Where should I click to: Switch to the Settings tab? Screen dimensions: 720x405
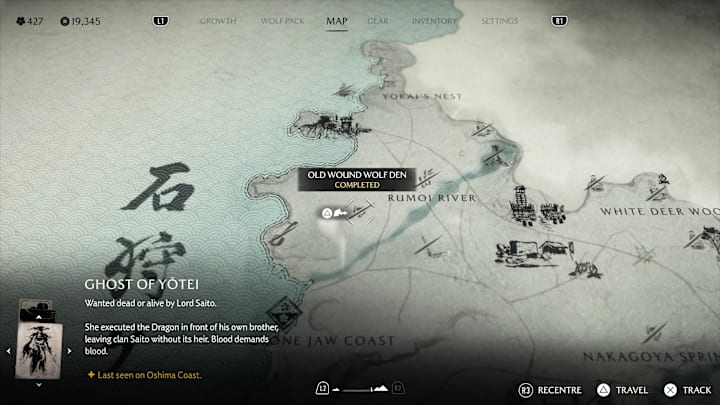click(499, 20)
